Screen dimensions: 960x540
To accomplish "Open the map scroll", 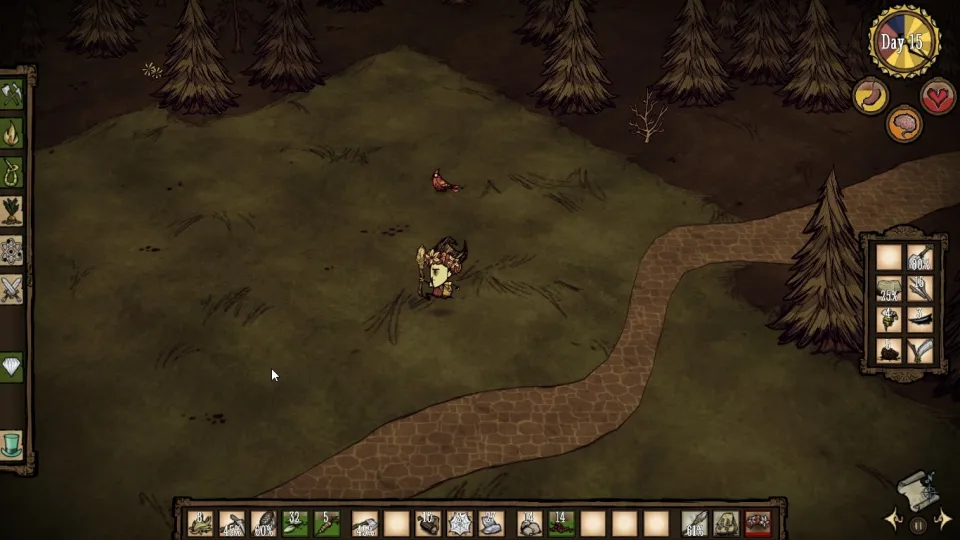I will [918, 490].
